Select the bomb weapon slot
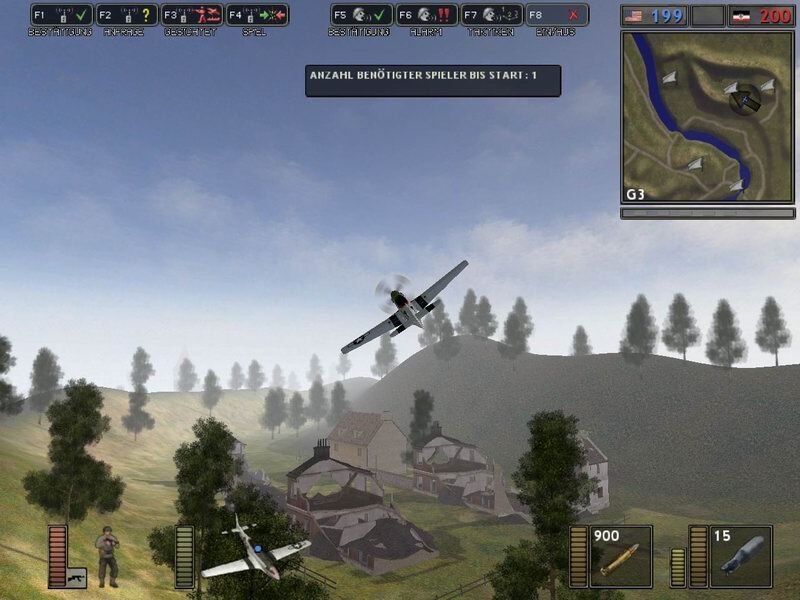Viewport: 800px width, 600px height. [740, 556]
